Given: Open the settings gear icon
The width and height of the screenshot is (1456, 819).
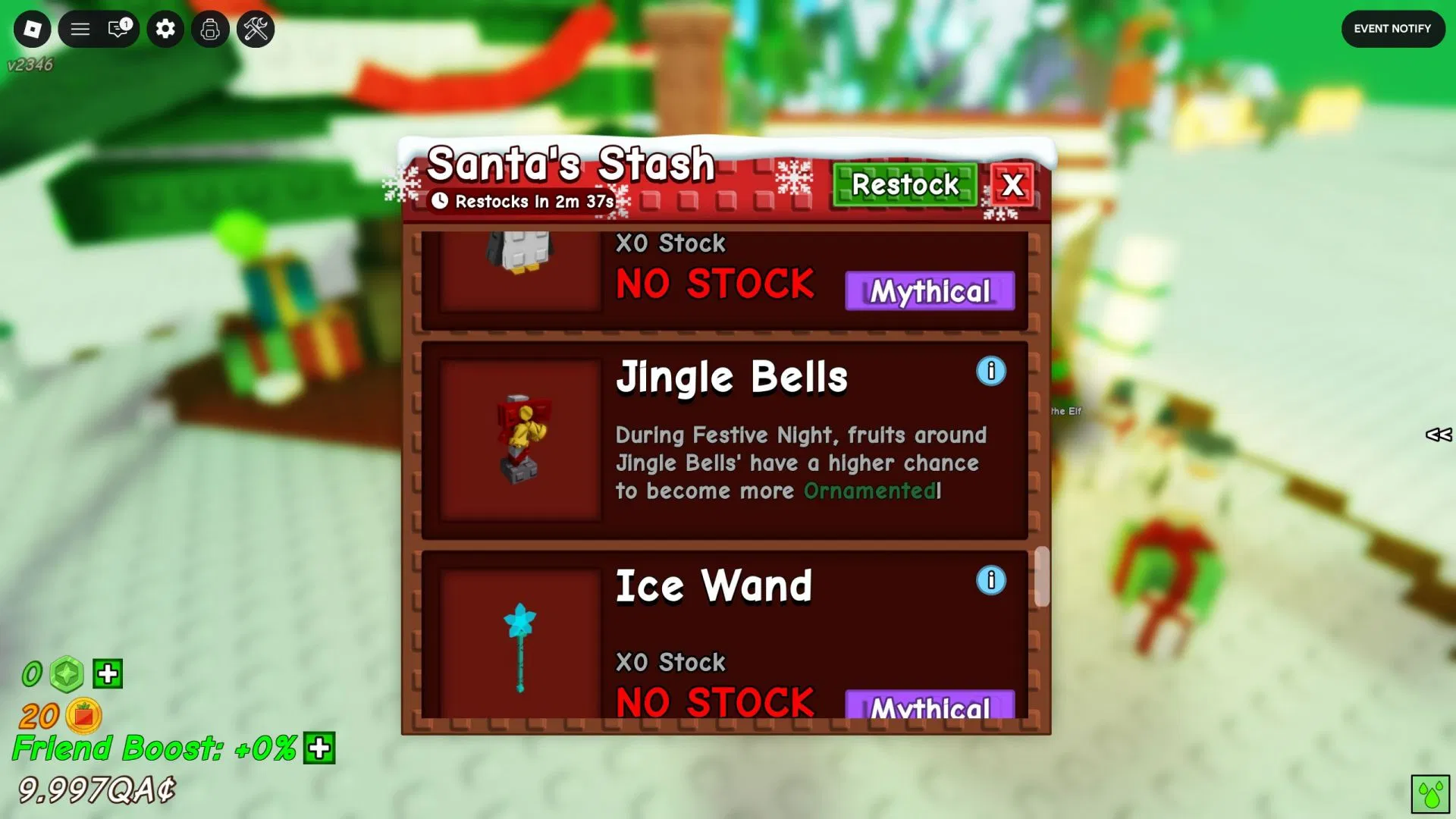Looking at the screenshot, I should pyautogui.click(x=165, y=29).
